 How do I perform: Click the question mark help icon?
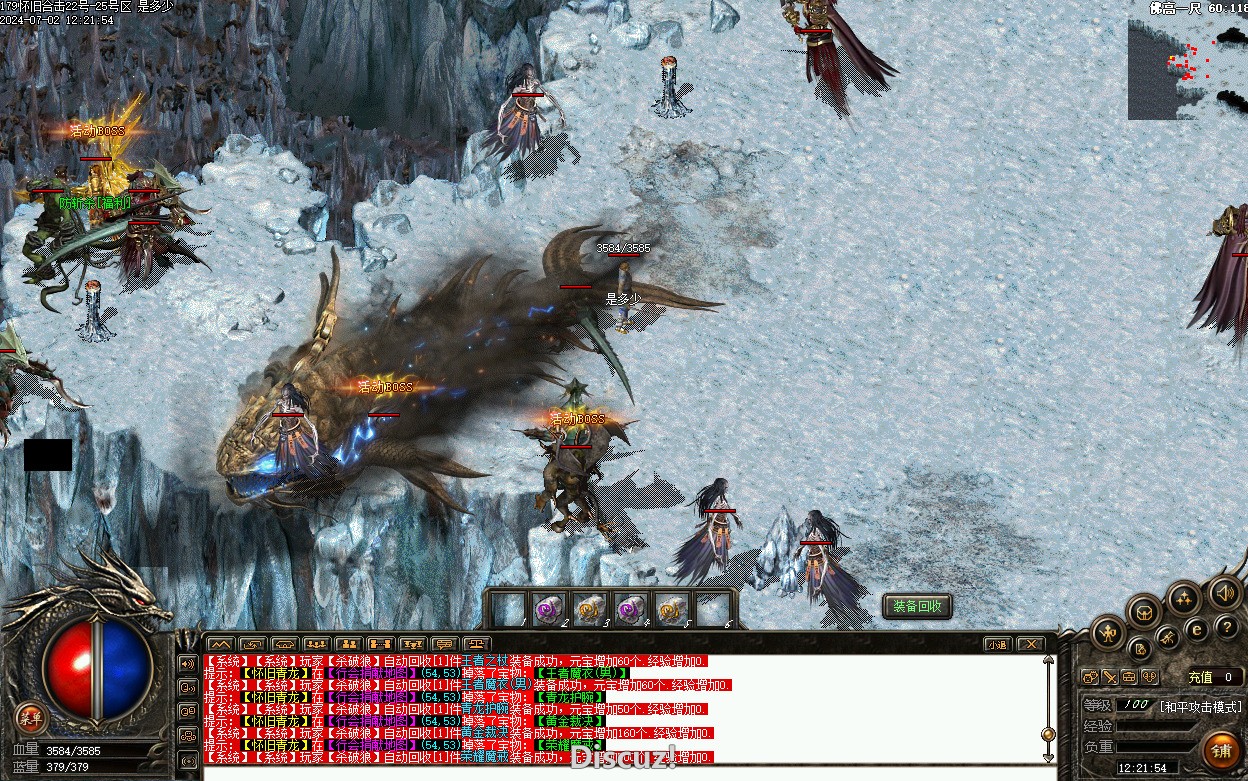[1227, 627]
